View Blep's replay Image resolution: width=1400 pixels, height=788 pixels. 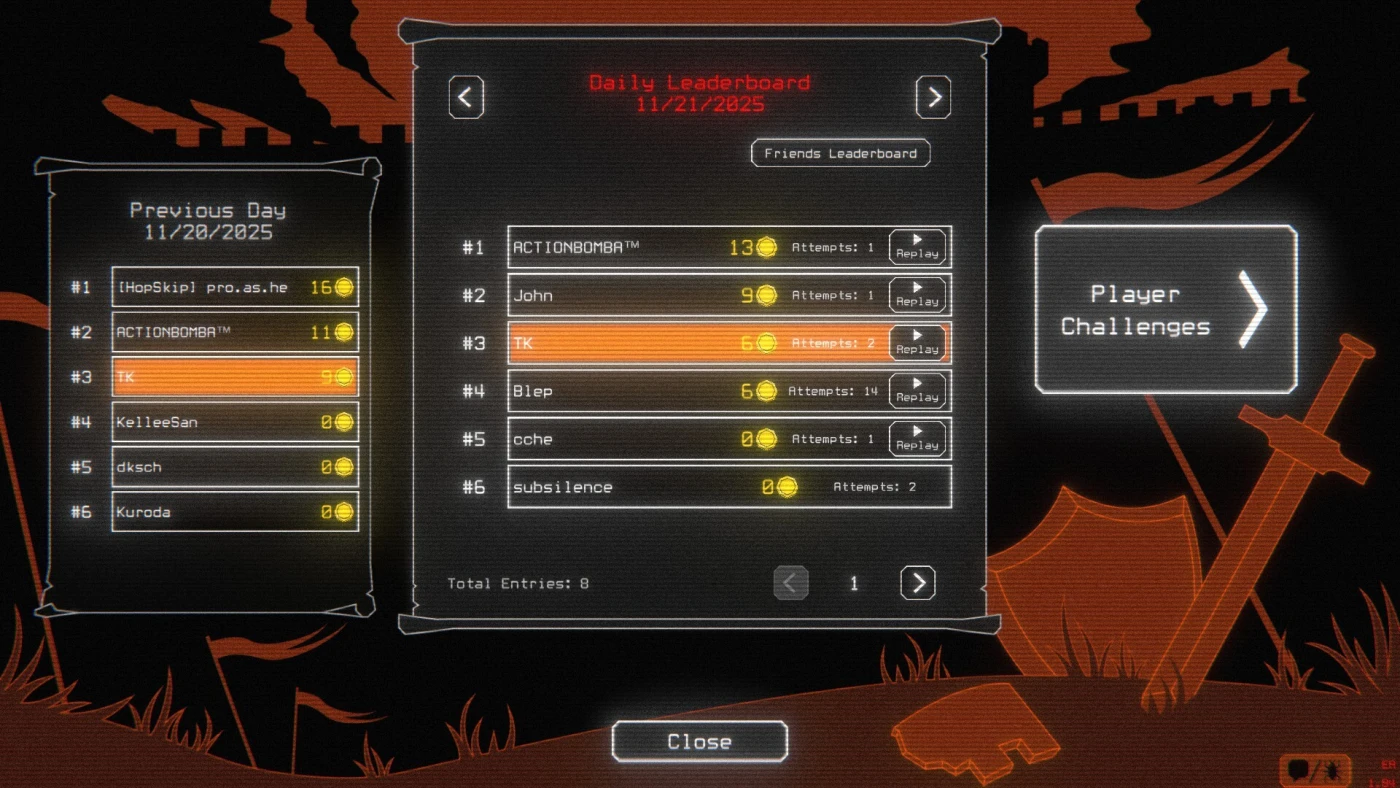[x=917, y=391]
